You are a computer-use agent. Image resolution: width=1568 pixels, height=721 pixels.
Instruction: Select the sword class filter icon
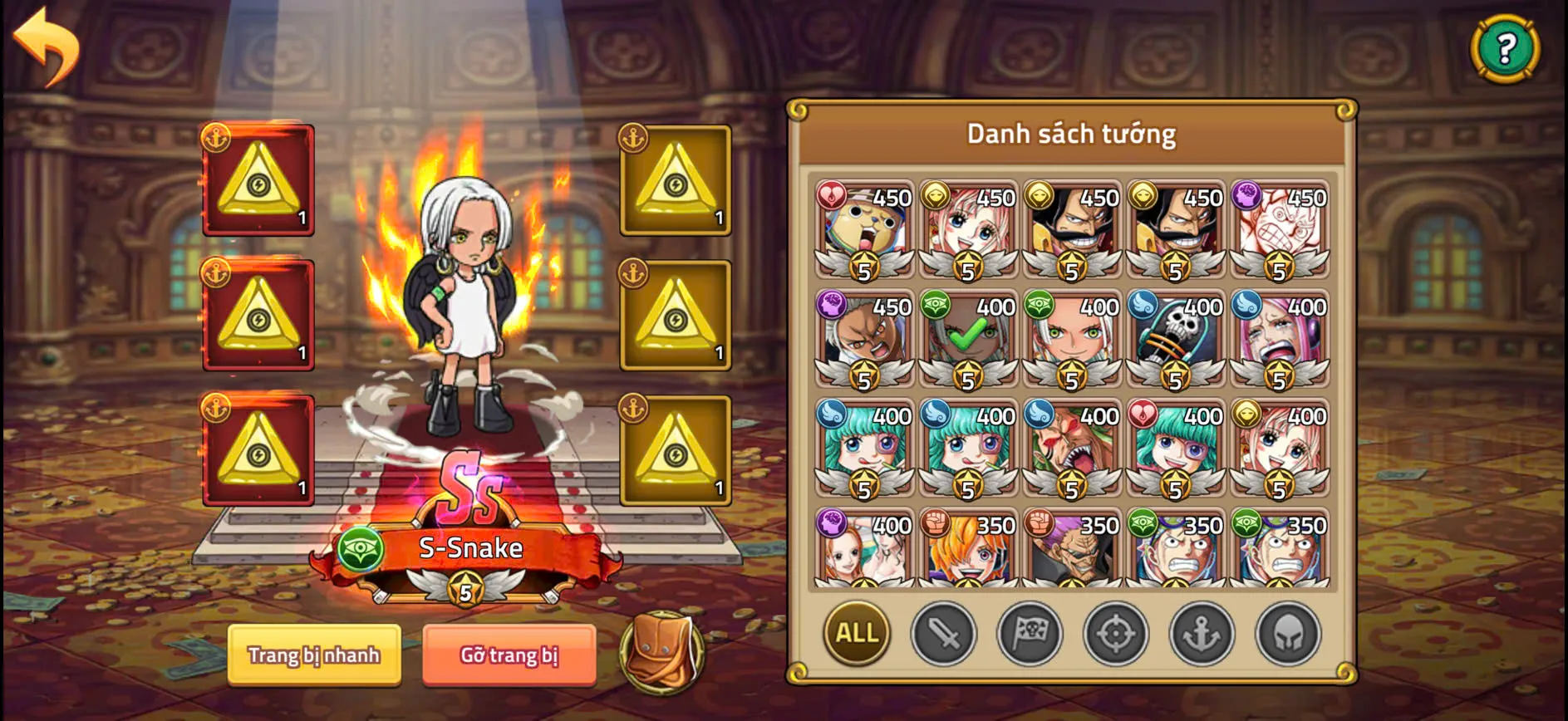click(x=944, y=634)
